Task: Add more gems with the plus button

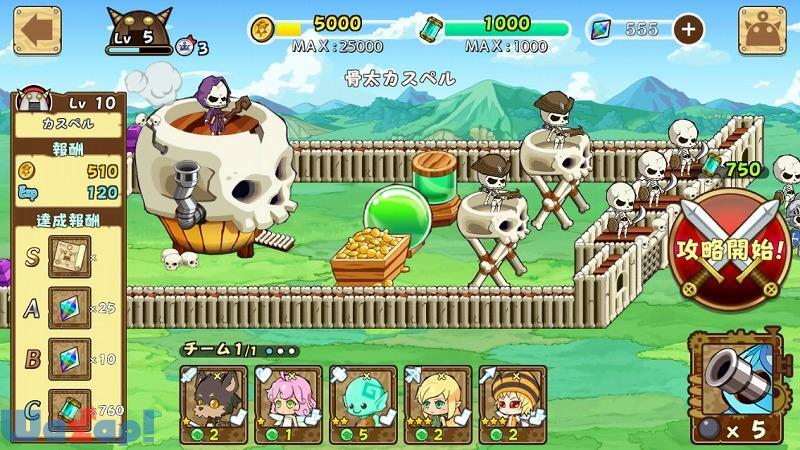Action: 687,29
